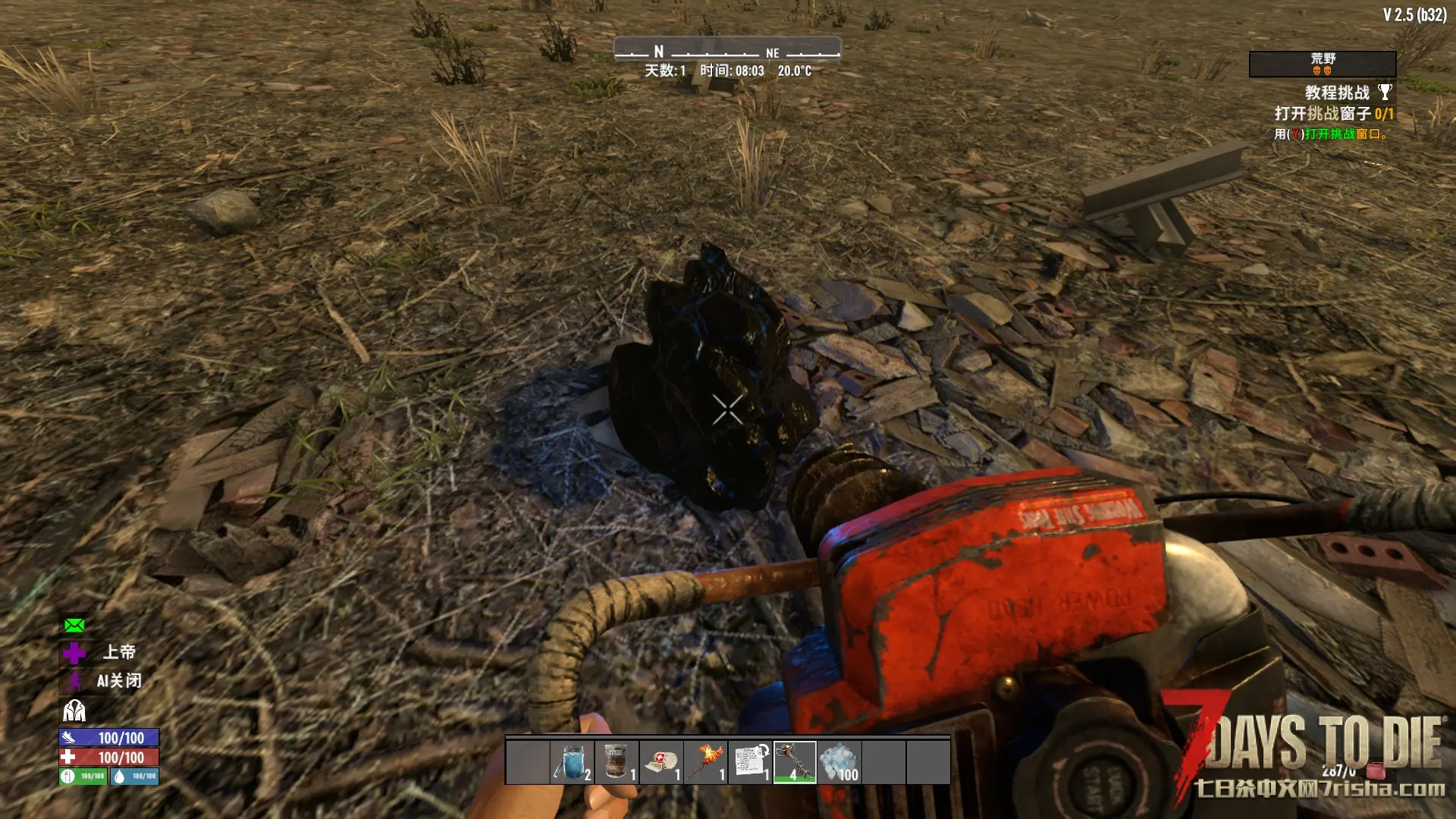The image size is (1456, 819).
Task: Select the auger tool hotbar slot
Action: [x=795, y=761]
